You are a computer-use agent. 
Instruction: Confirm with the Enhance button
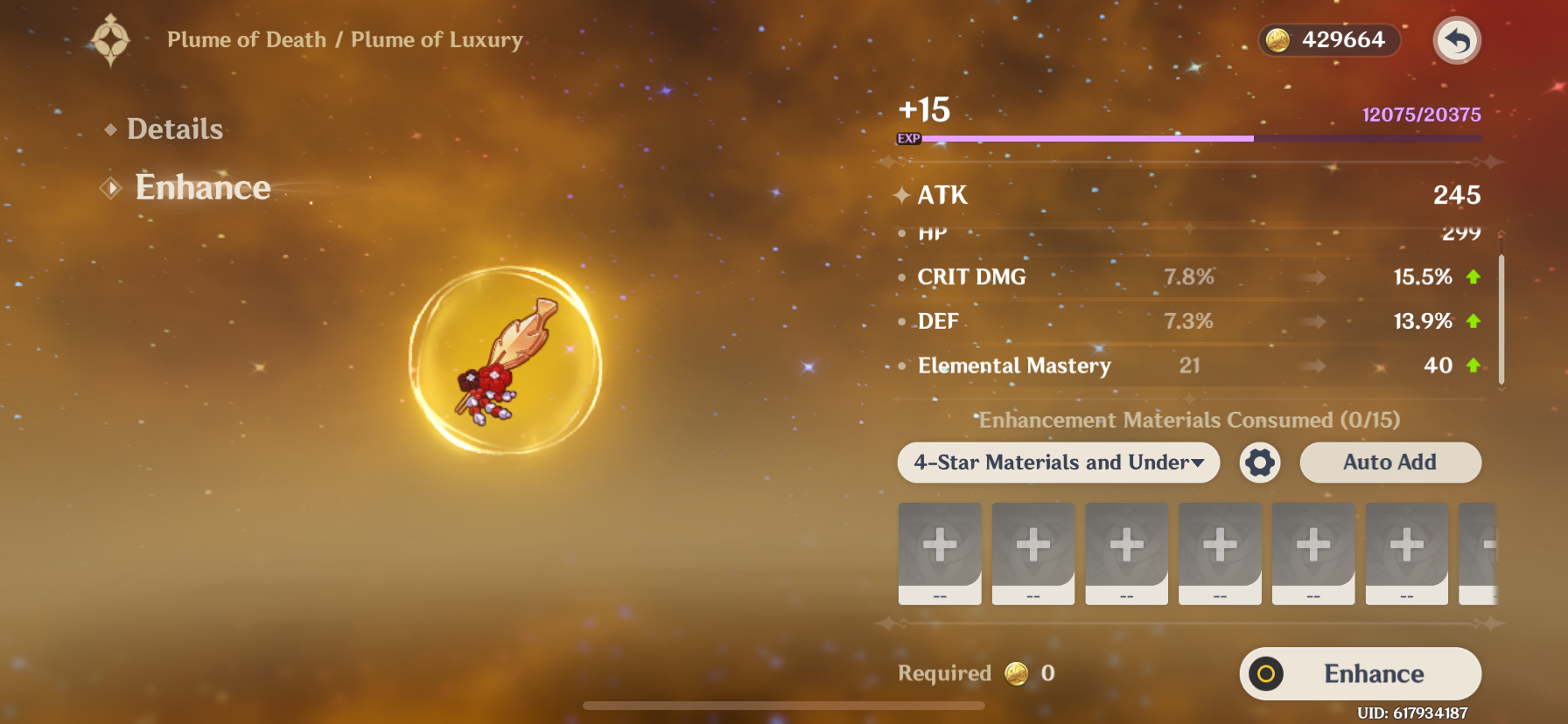1360,673
